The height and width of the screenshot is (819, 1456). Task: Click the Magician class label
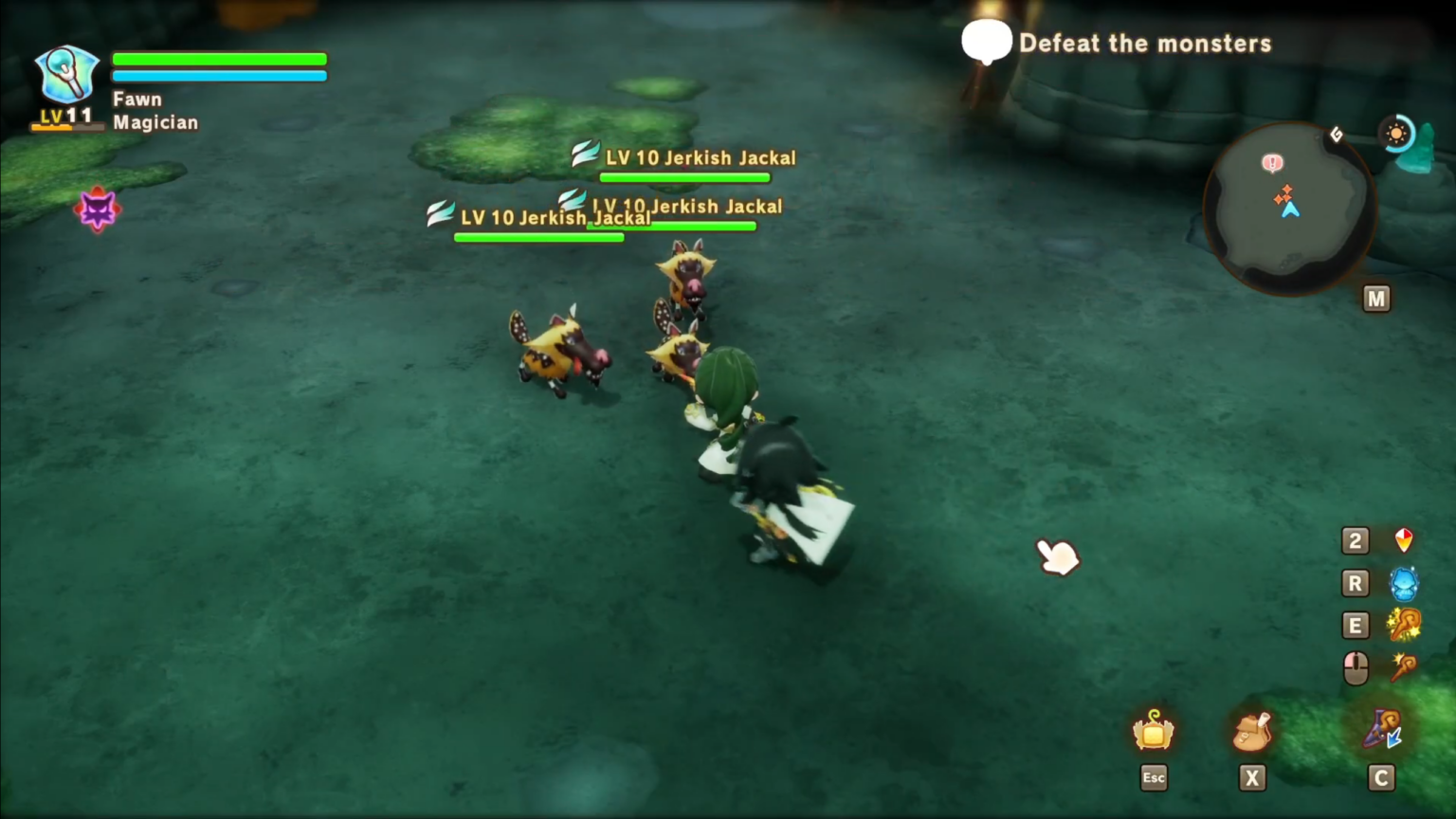tap(155, 122)
